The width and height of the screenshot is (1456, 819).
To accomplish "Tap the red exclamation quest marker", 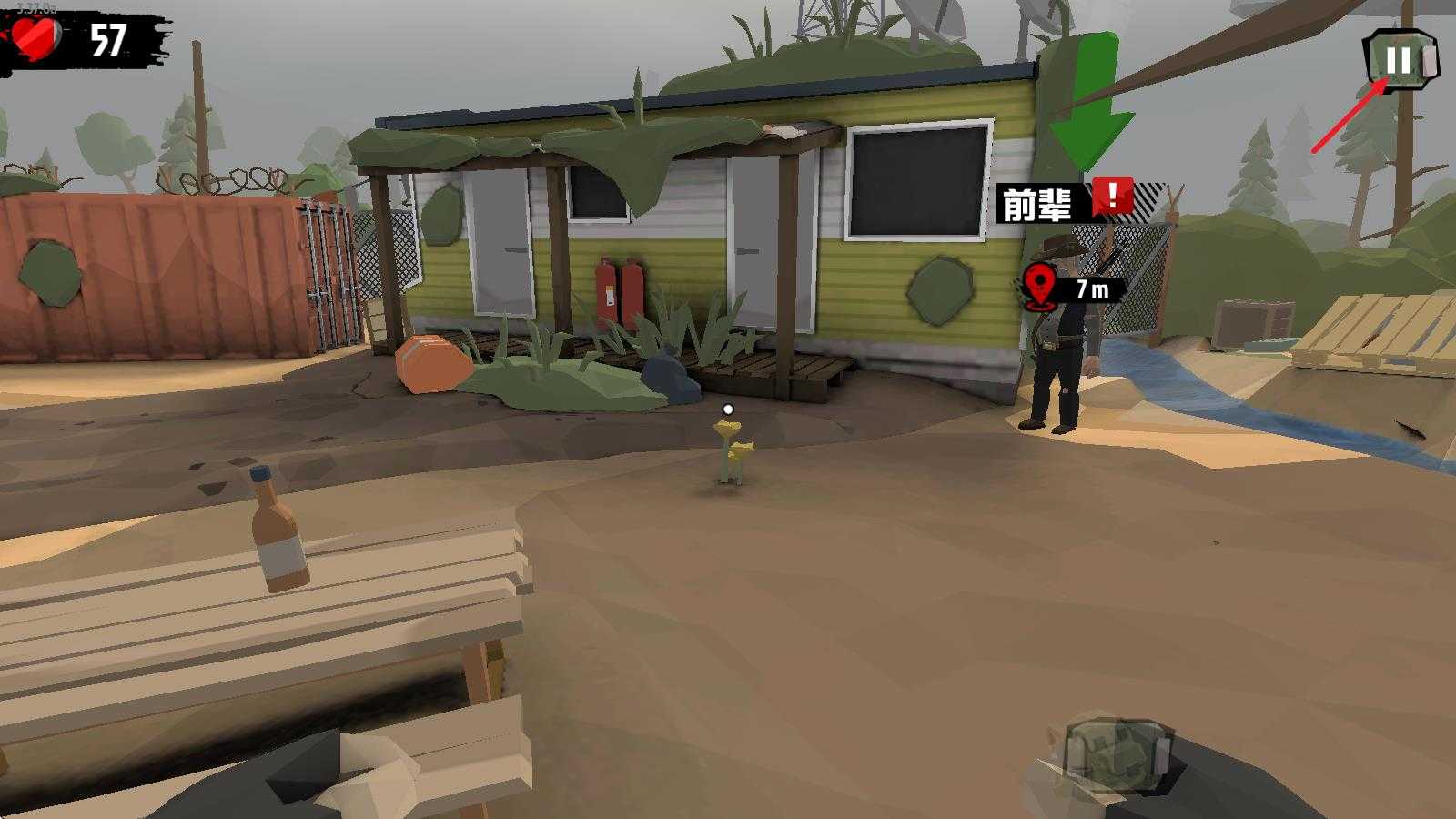I will point(1112,196).
